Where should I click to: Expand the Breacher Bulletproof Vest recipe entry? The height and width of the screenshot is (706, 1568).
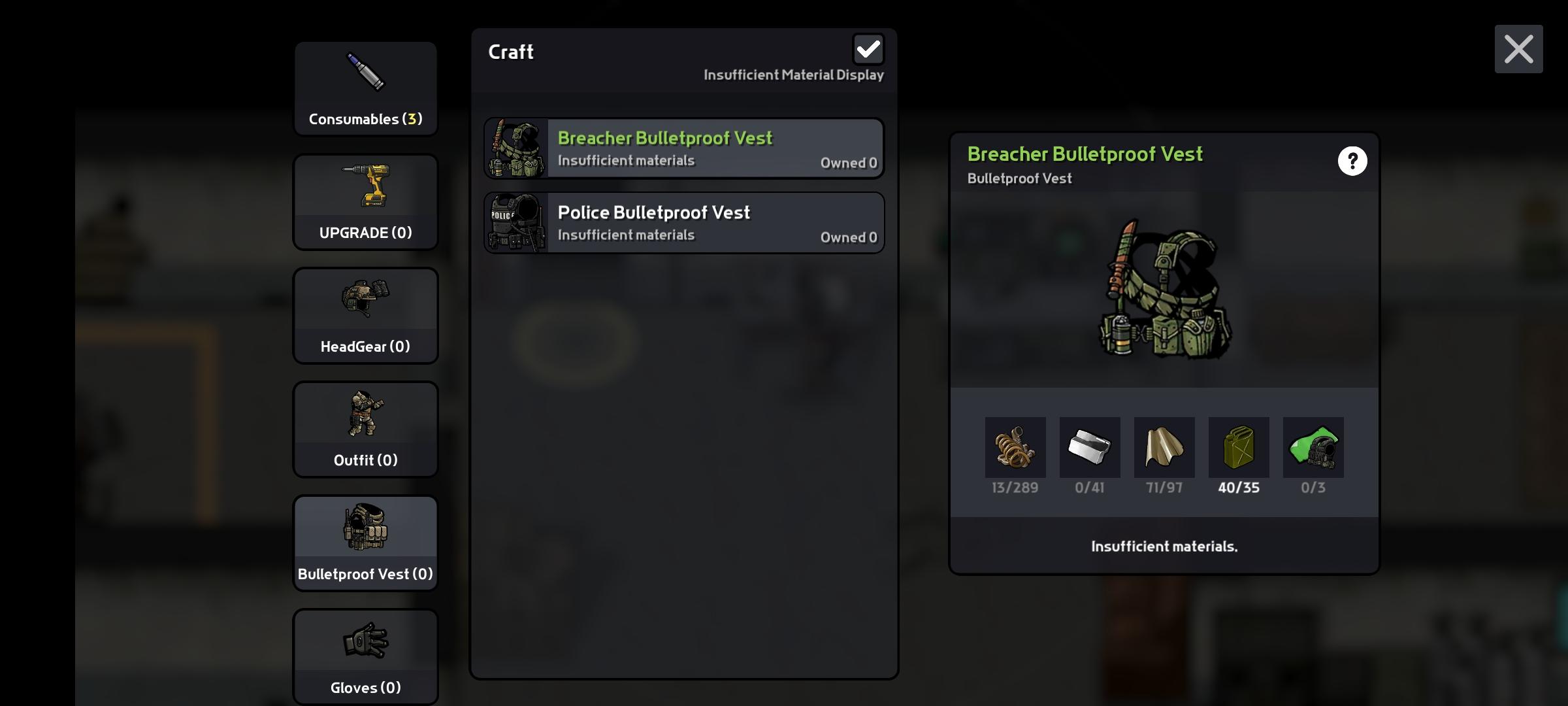683,148
